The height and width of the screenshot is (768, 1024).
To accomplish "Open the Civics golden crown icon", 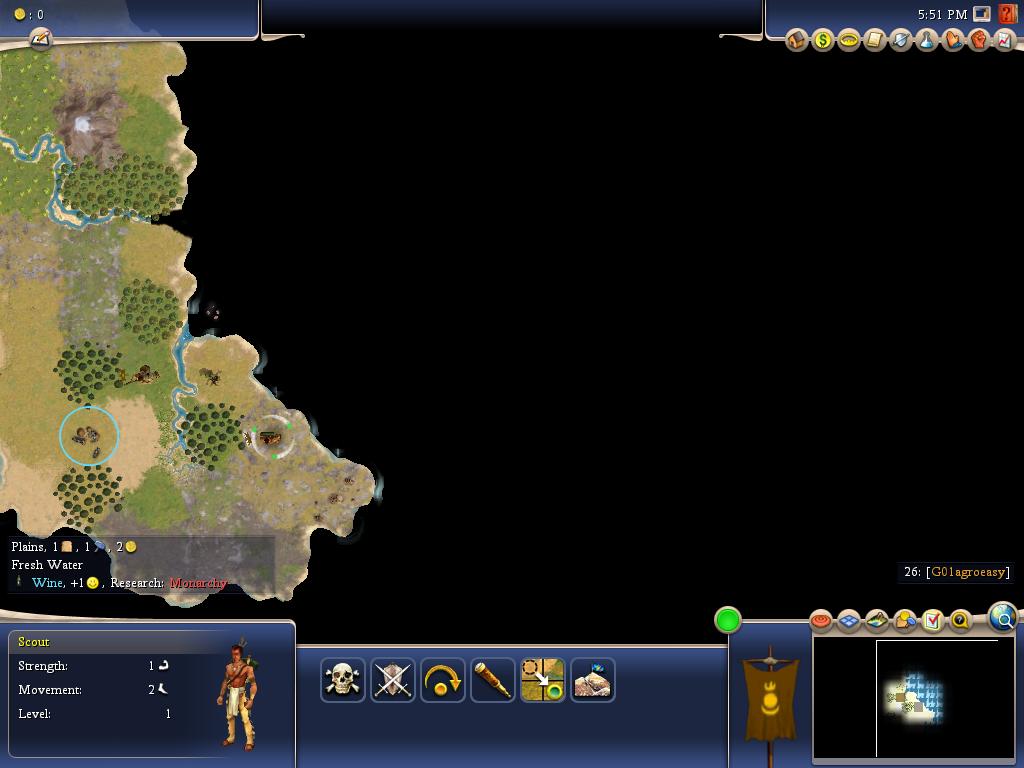I will coord(849,40).
